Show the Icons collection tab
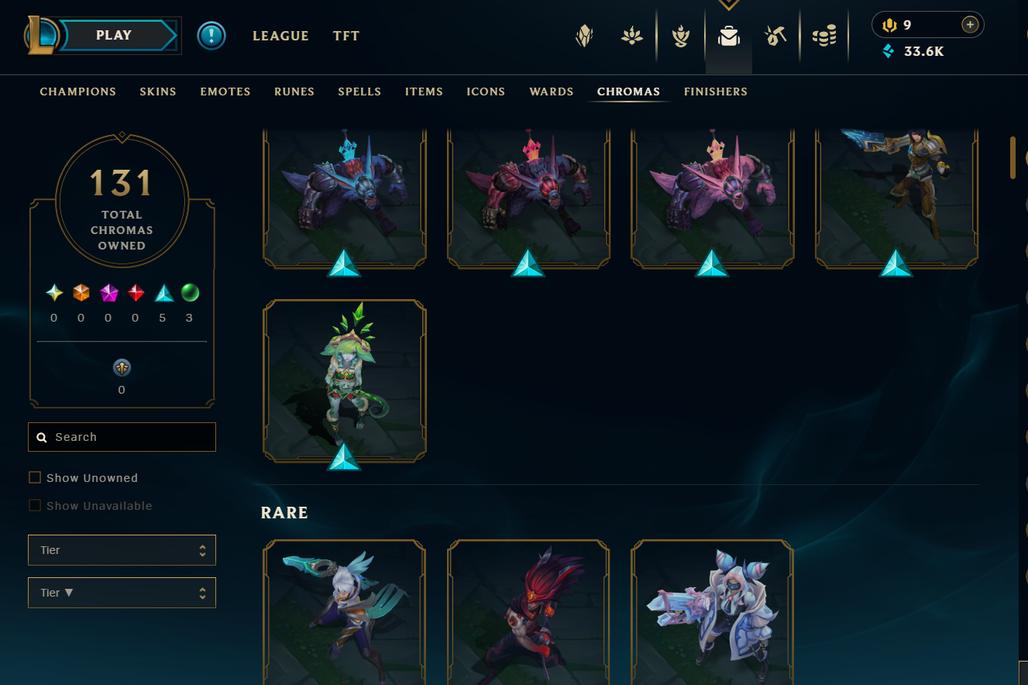Image resolution: width=1028 pixels, height=685 pixels. 485,92
